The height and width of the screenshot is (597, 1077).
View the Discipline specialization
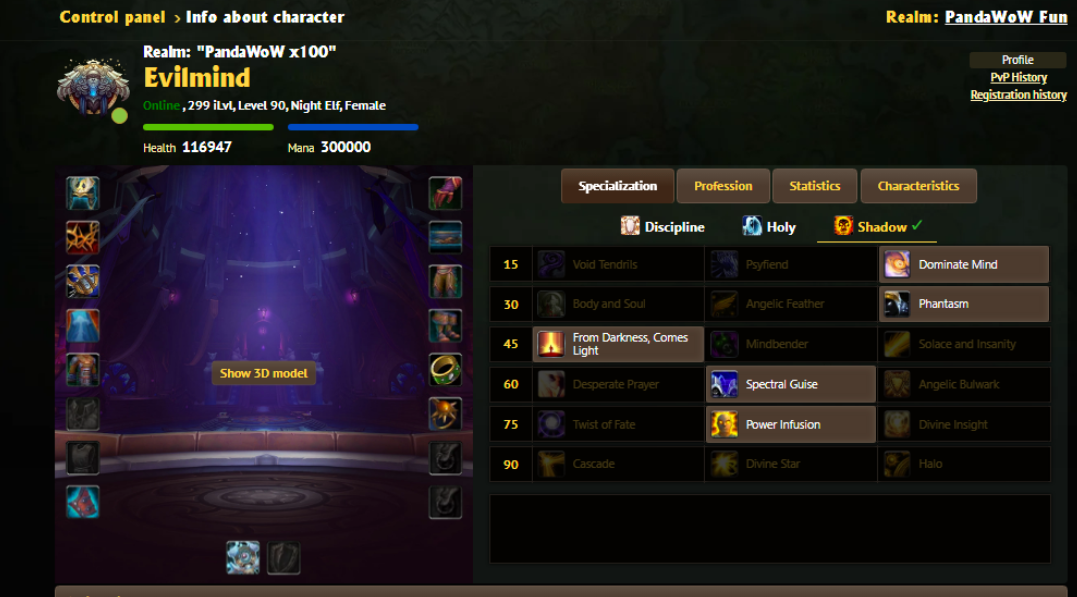pyautogui.click(x=663, y=227)
